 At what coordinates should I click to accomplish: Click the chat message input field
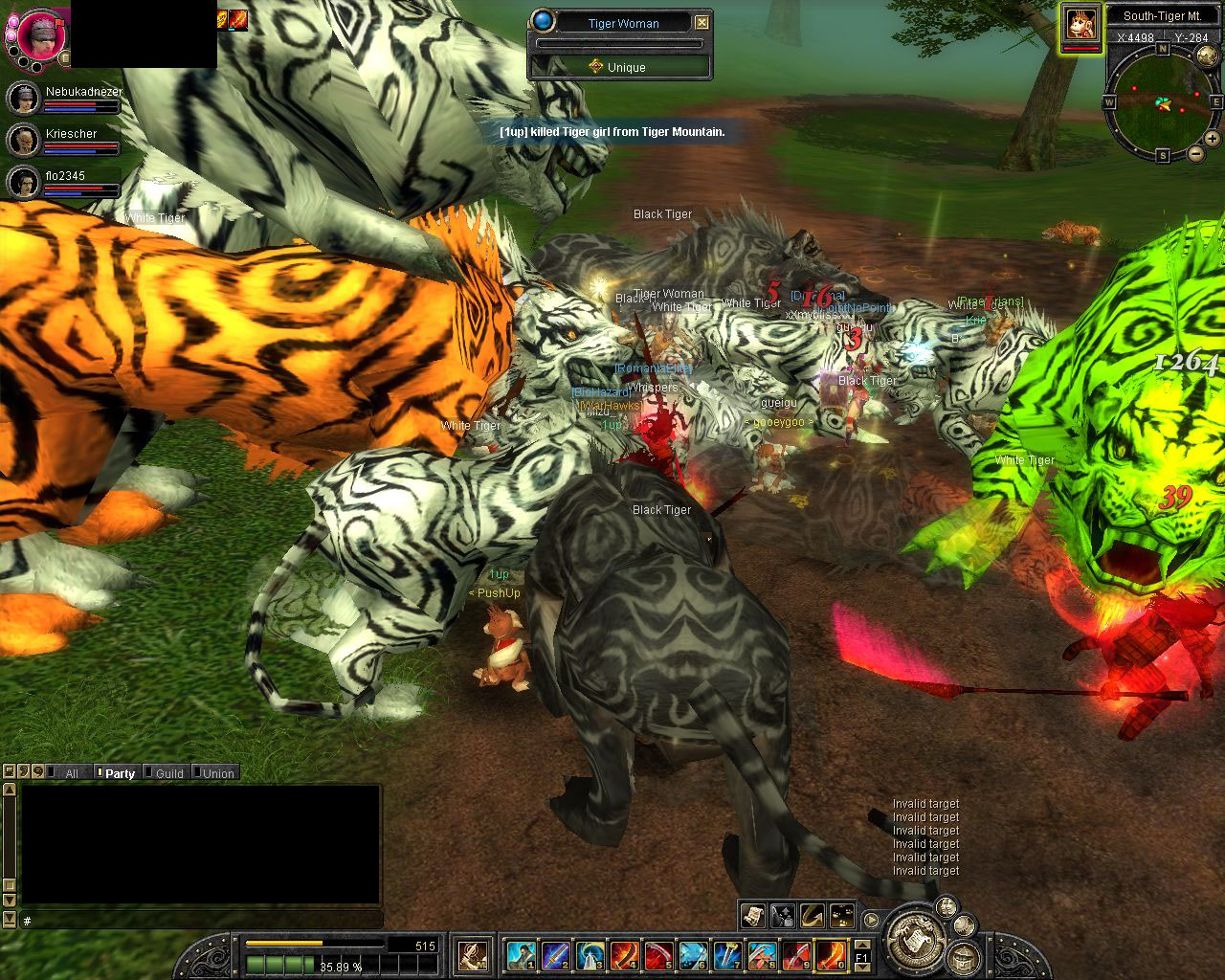point(201,921)
